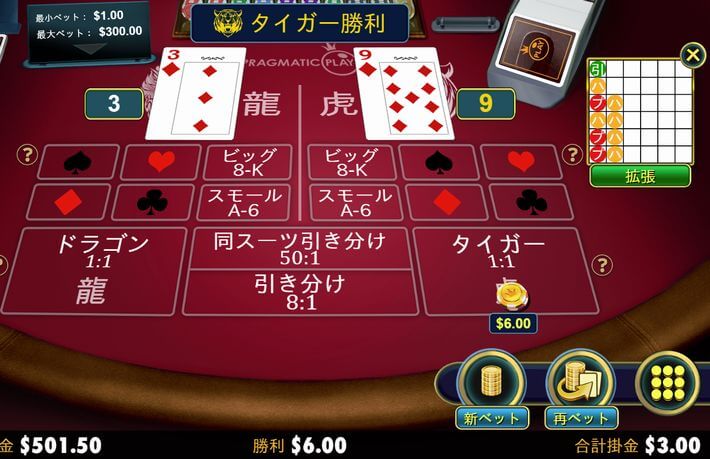Screen dimensions: 710x459
Task: Choose the tiger side ビッグ 8-K bet
Action: (x=350, y=162)
